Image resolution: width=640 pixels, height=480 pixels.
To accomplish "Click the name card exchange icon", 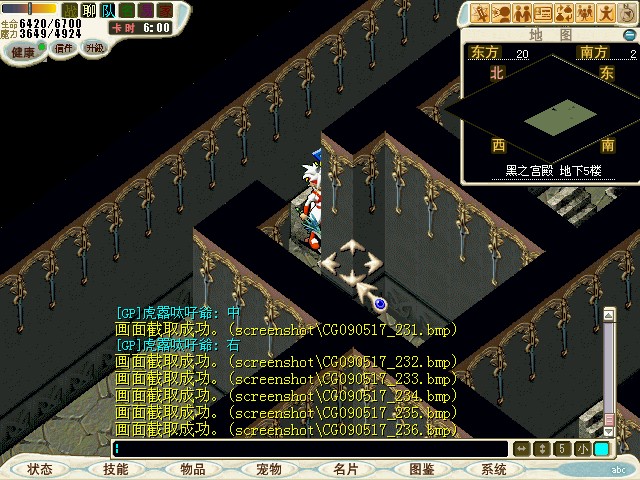I will point(543,13).
